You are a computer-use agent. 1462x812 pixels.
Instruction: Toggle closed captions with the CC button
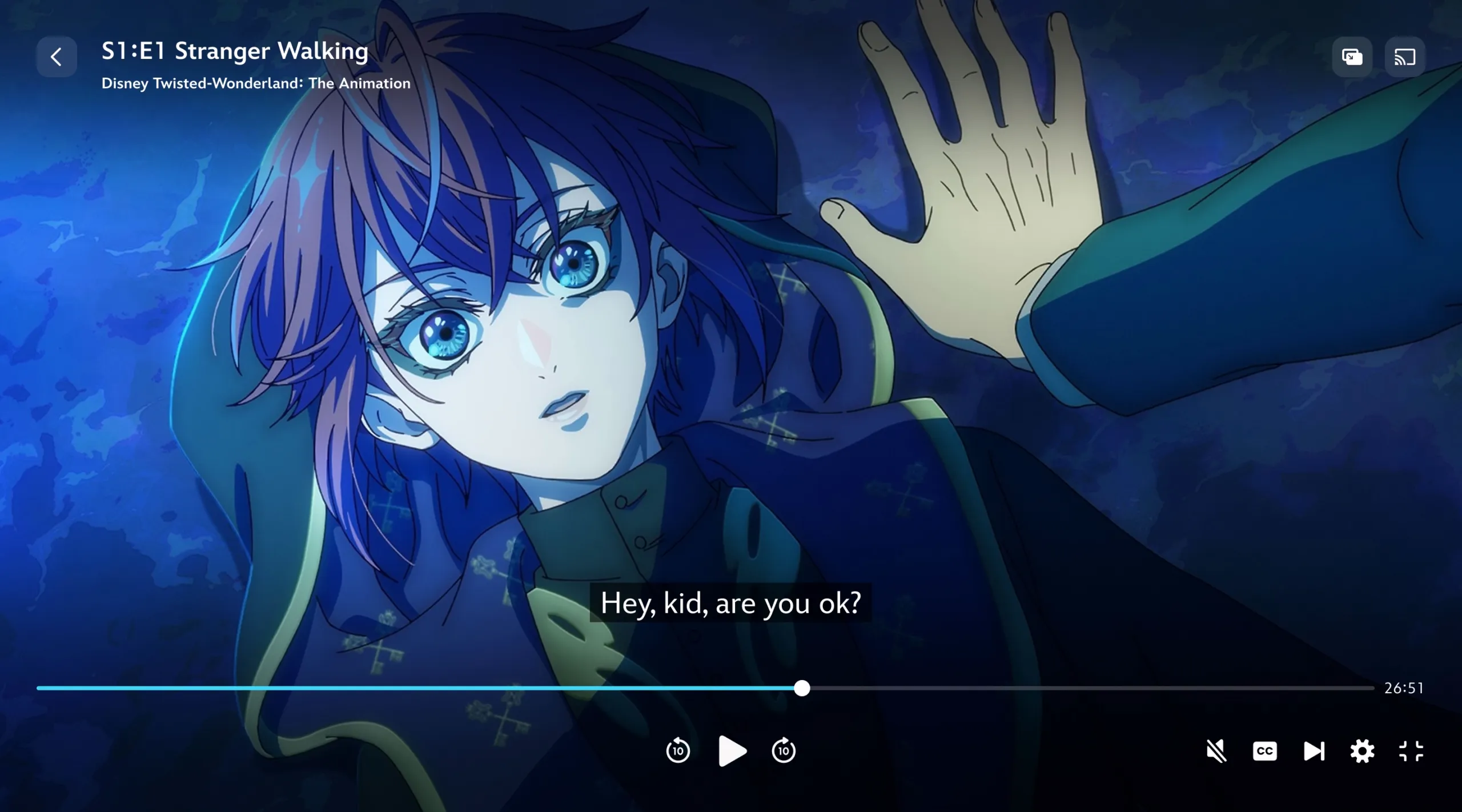[1264, 751]
